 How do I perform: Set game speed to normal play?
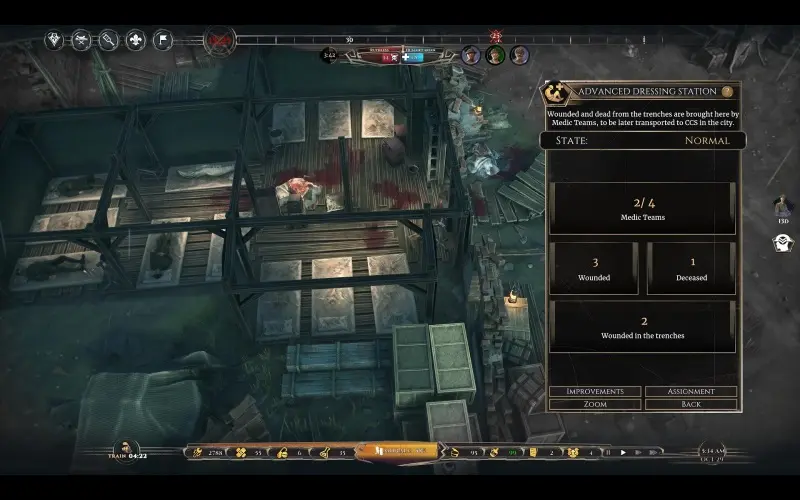pyautogui.click(x=623, y=452)
